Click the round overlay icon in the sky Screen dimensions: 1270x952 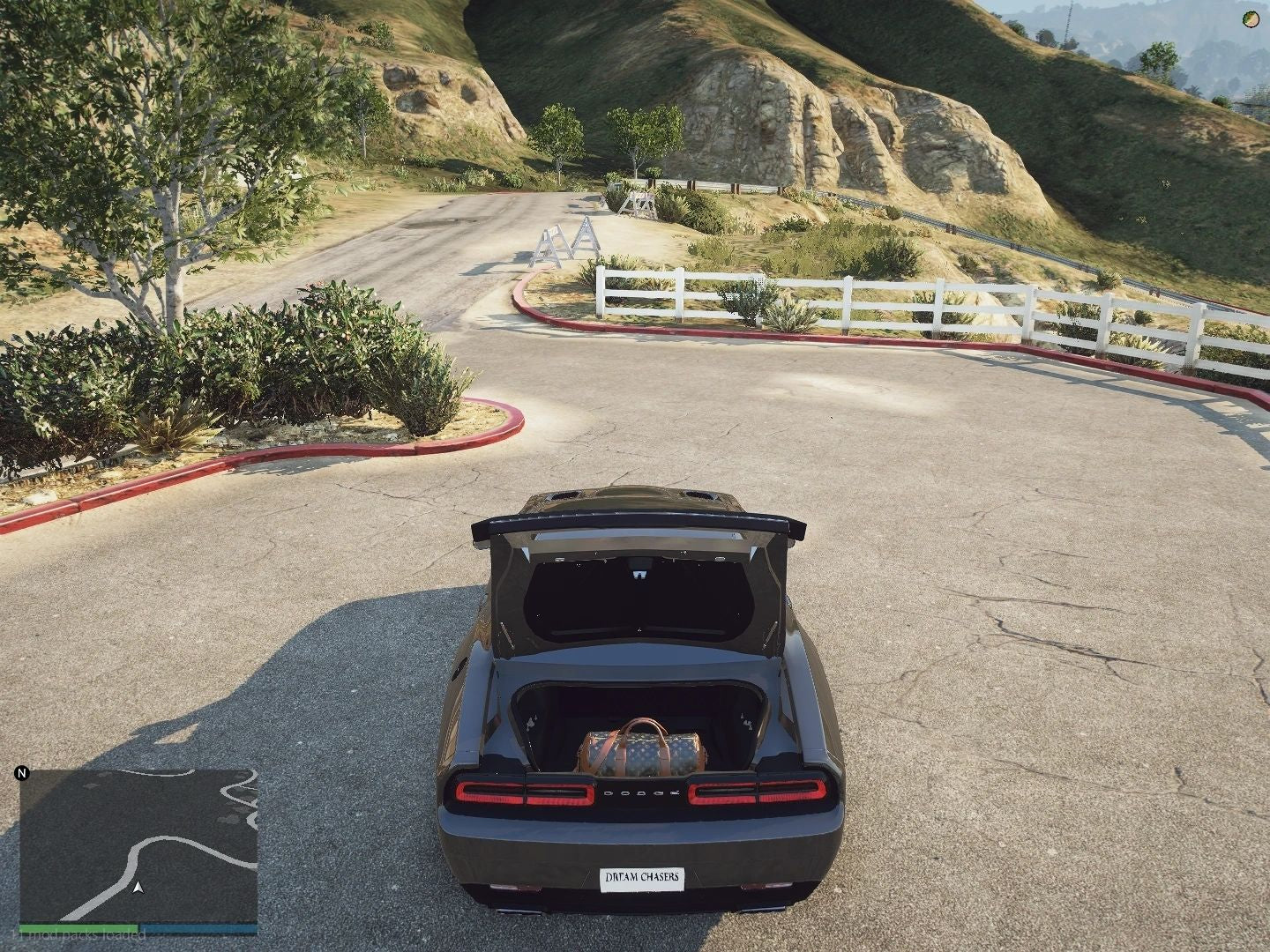[1251, 19]
